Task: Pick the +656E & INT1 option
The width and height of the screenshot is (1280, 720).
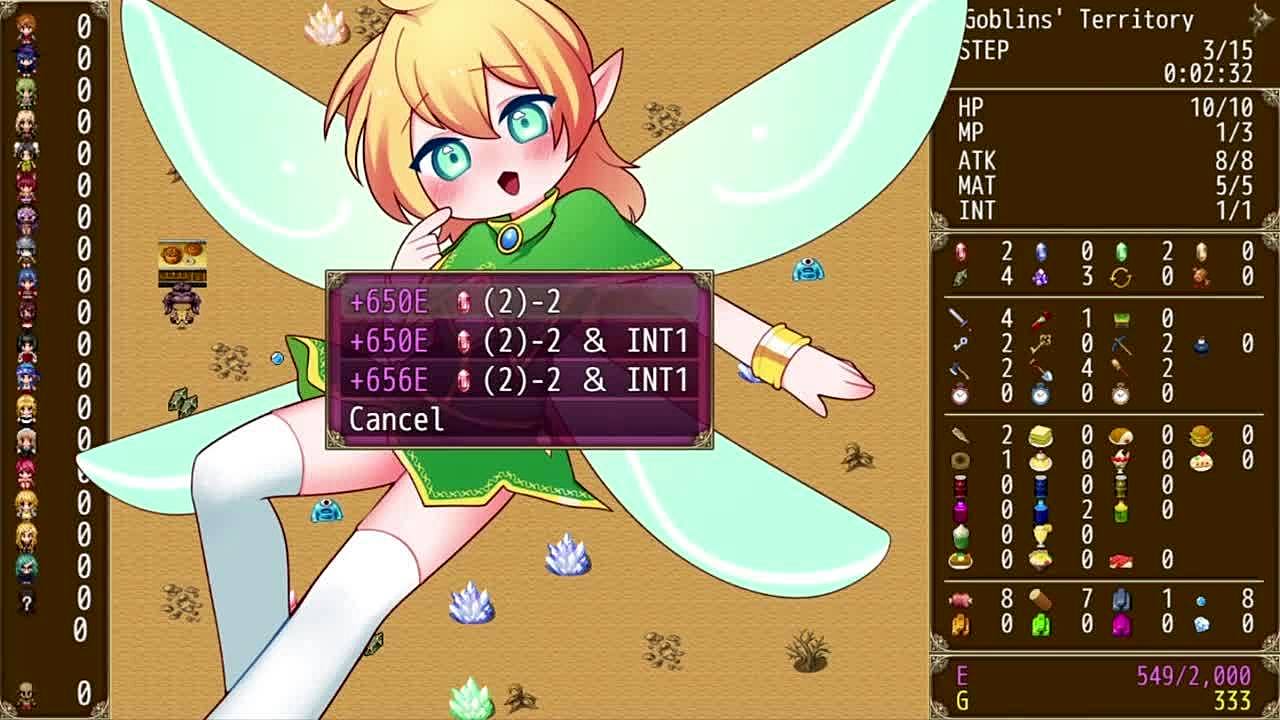Action: click(518, 380)
